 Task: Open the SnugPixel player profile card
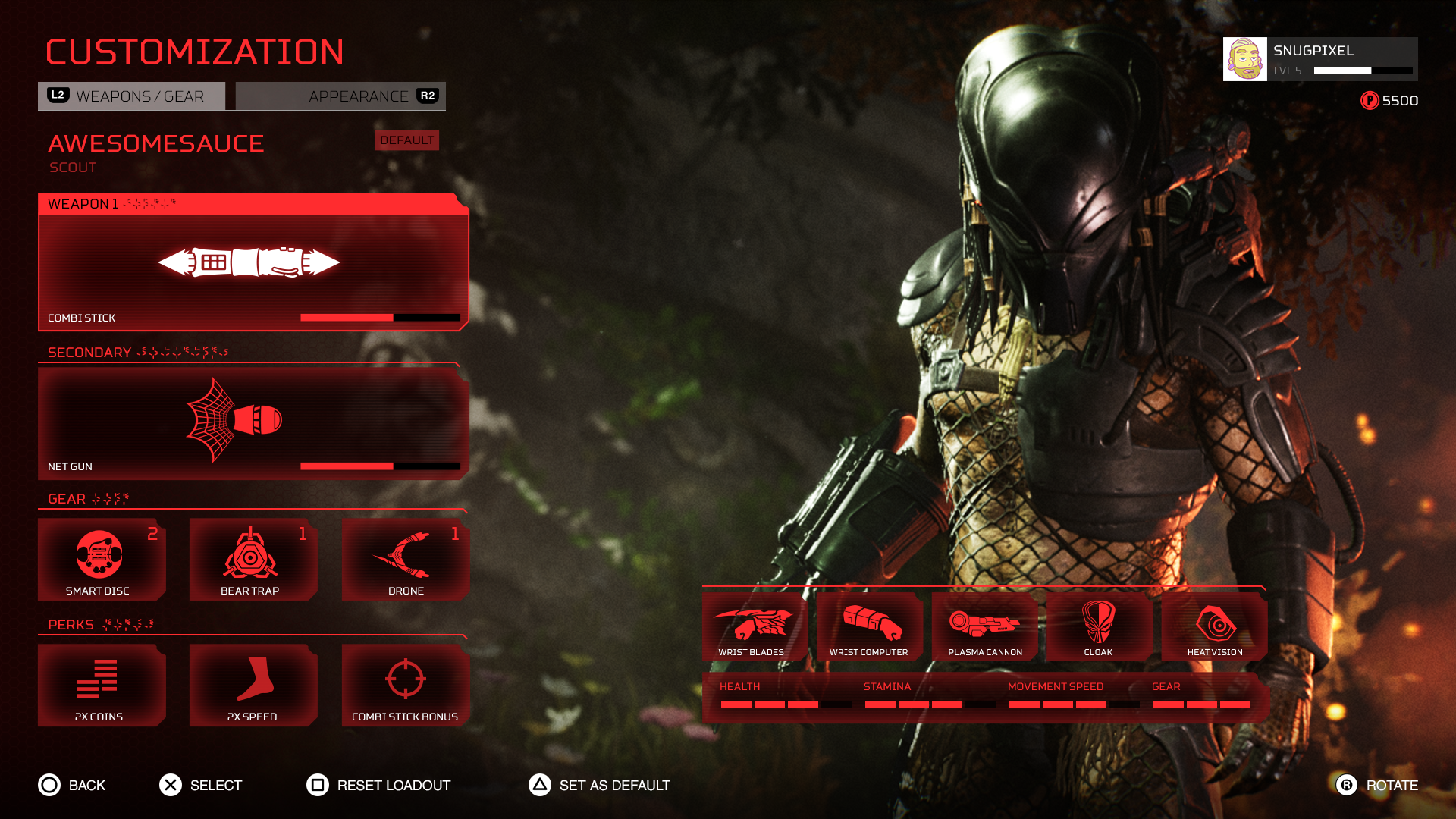(1319, 59)
